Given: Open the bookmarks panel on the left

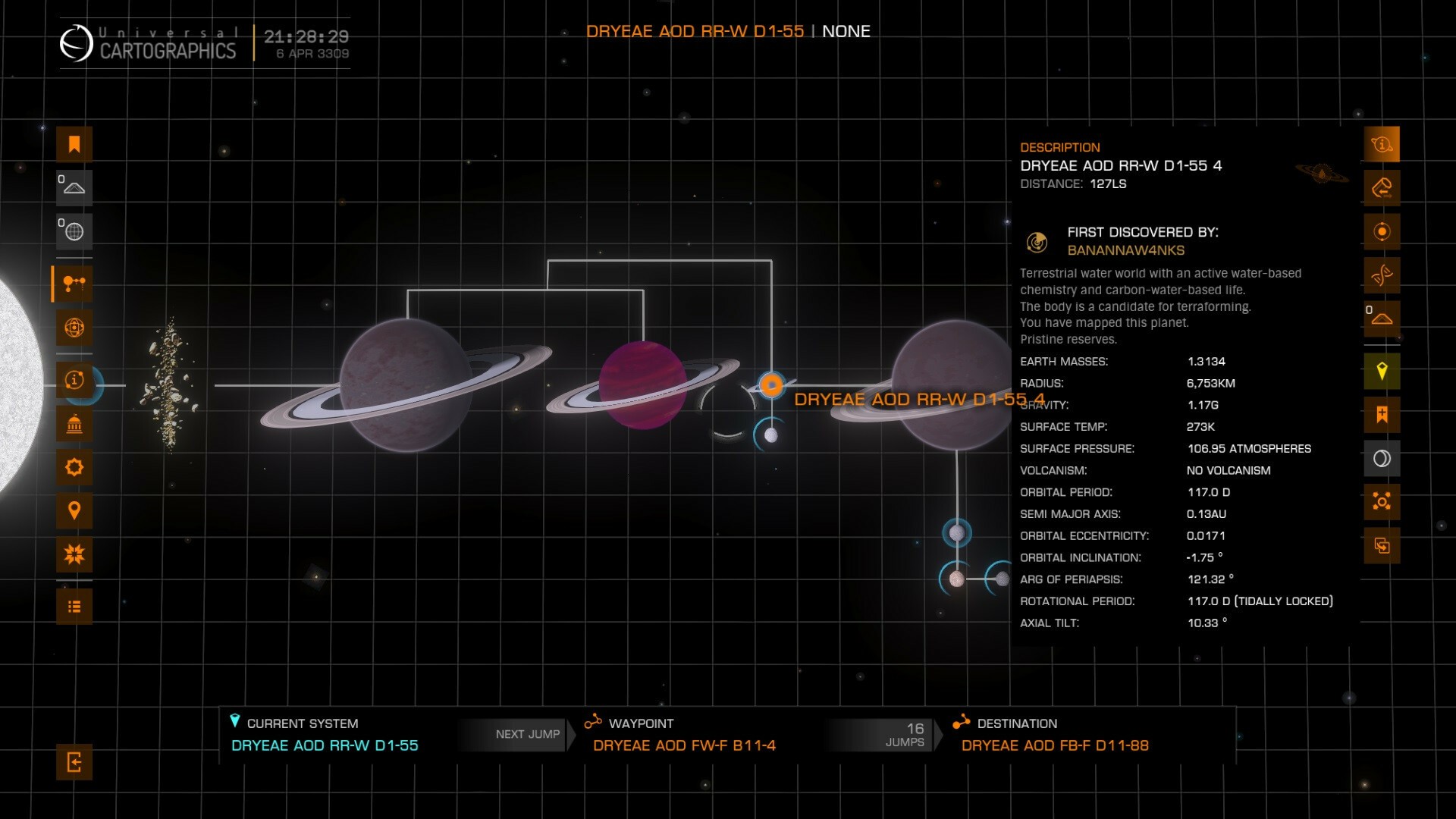Looking at the screenshot, I should click(74, 145).
